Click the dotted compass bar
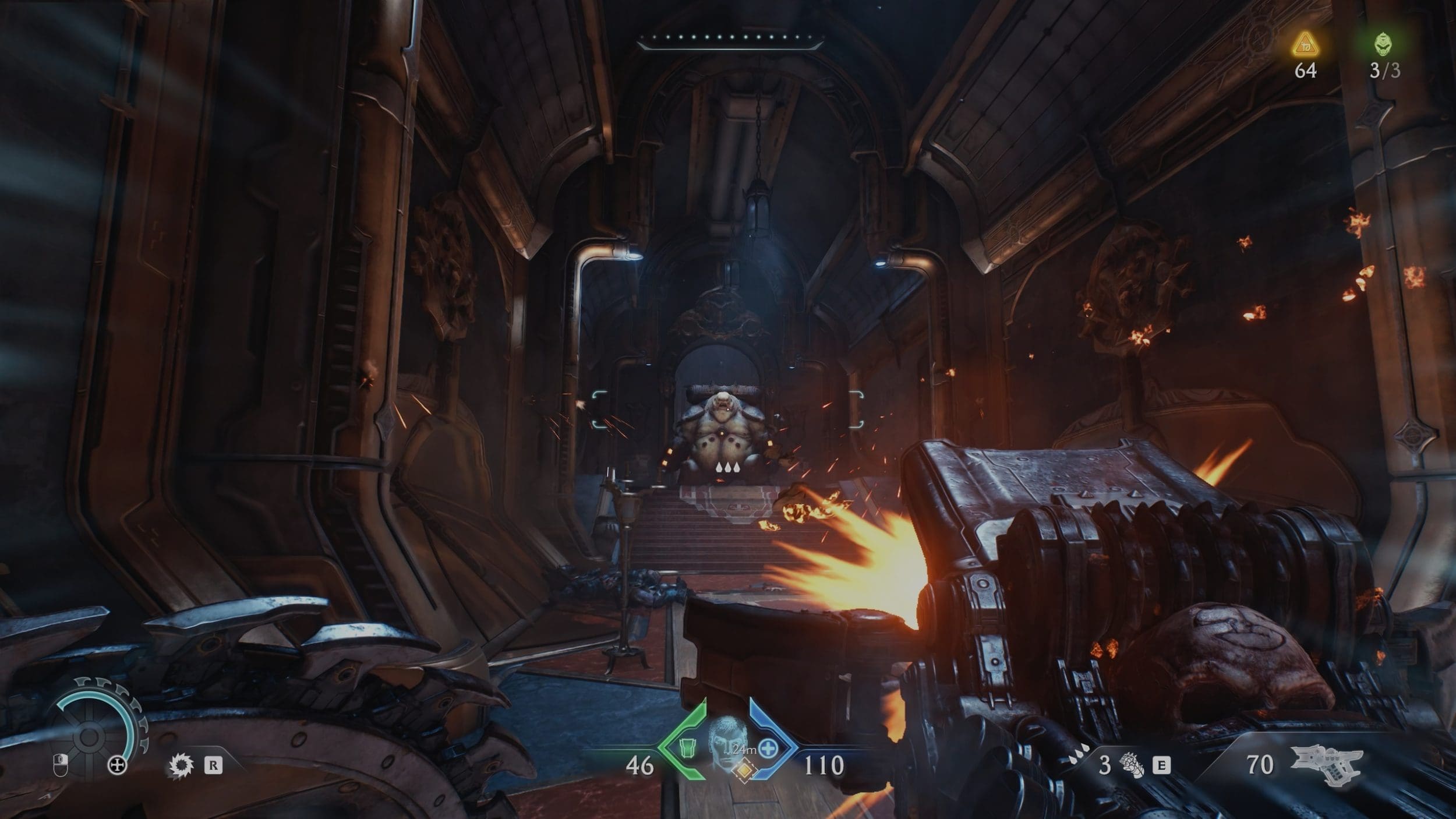Viewport: 1456px width, 819px height. click(730, 41)
